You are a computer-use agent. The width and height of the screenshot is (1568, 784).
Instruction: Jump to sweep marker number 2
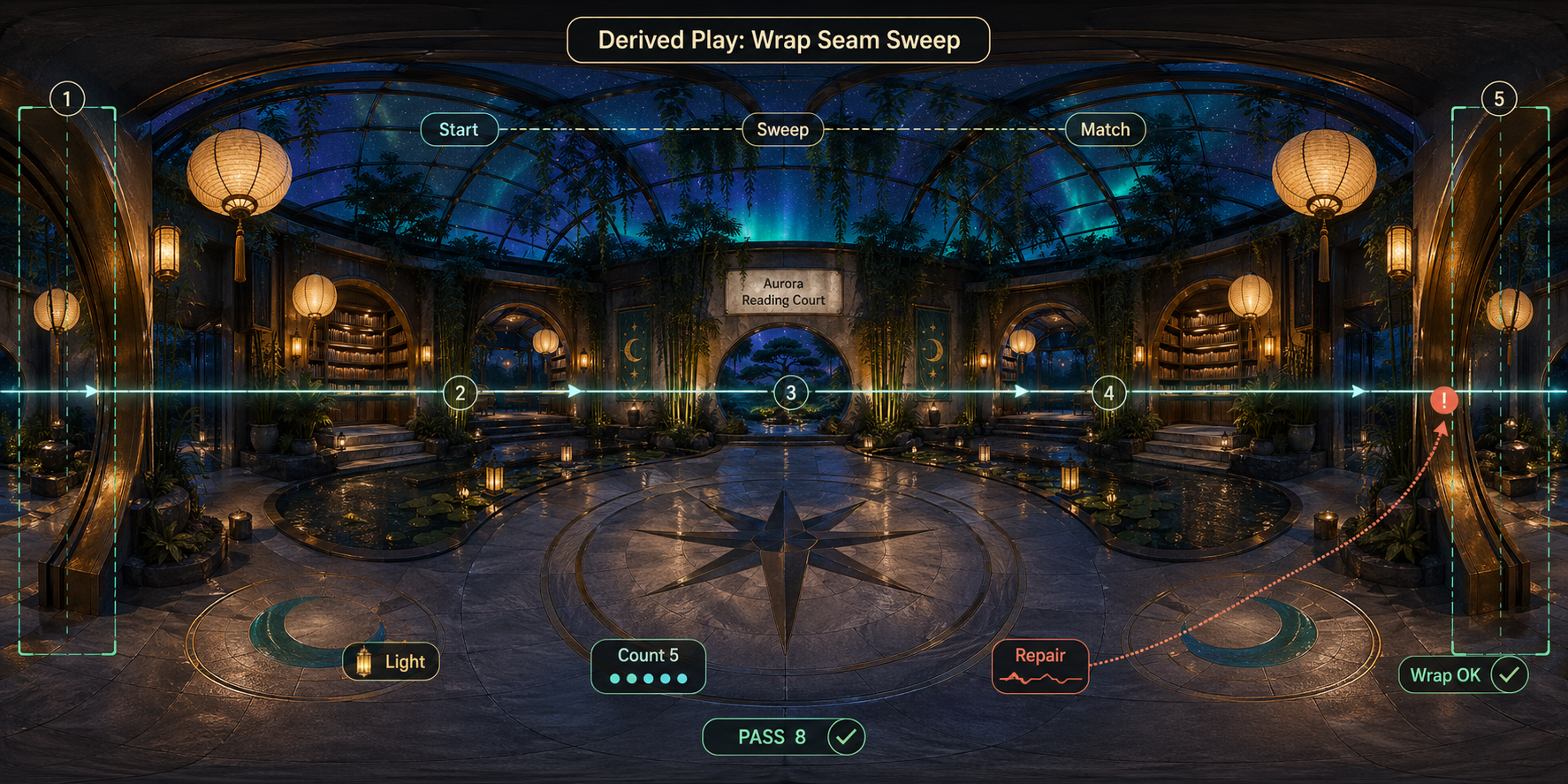point(460,393)
